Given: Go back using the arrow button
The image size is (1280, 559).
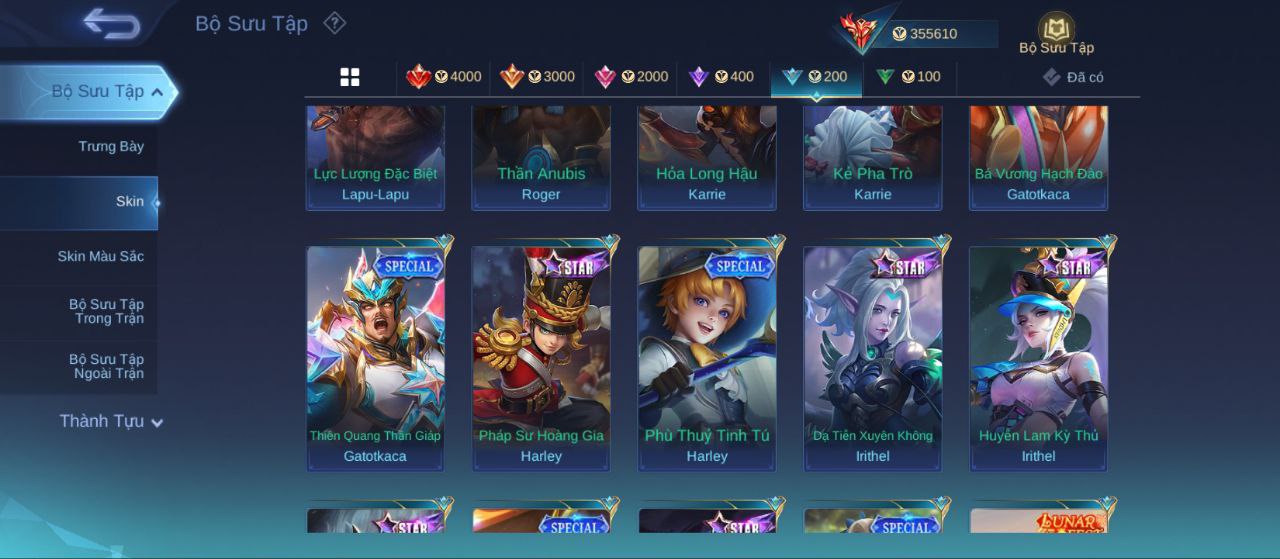Looking at the screenshot, I should click(x=111, y=23).
